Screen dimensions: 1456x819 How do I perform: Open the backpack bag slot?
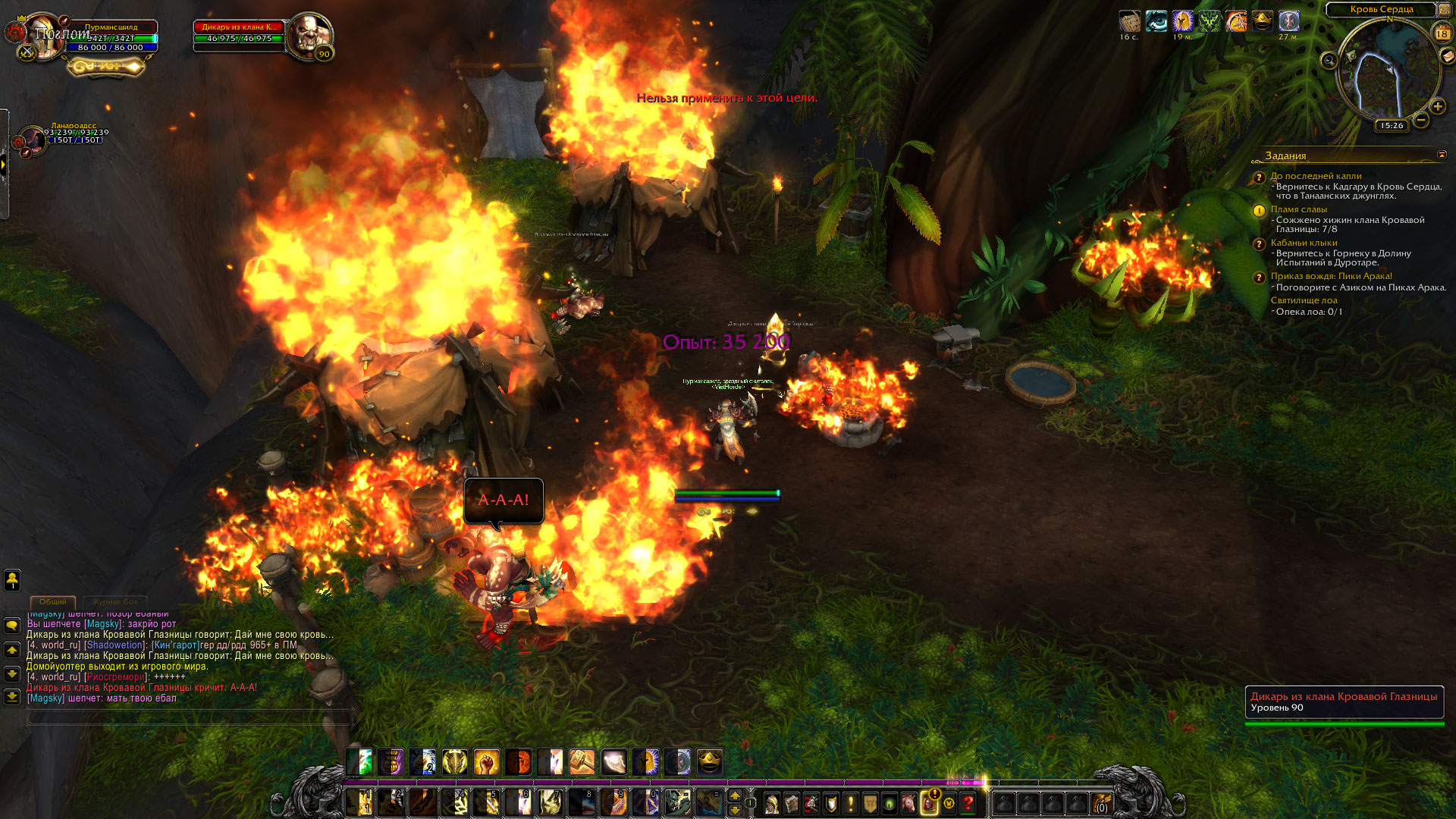click(x=1101, y=803)
